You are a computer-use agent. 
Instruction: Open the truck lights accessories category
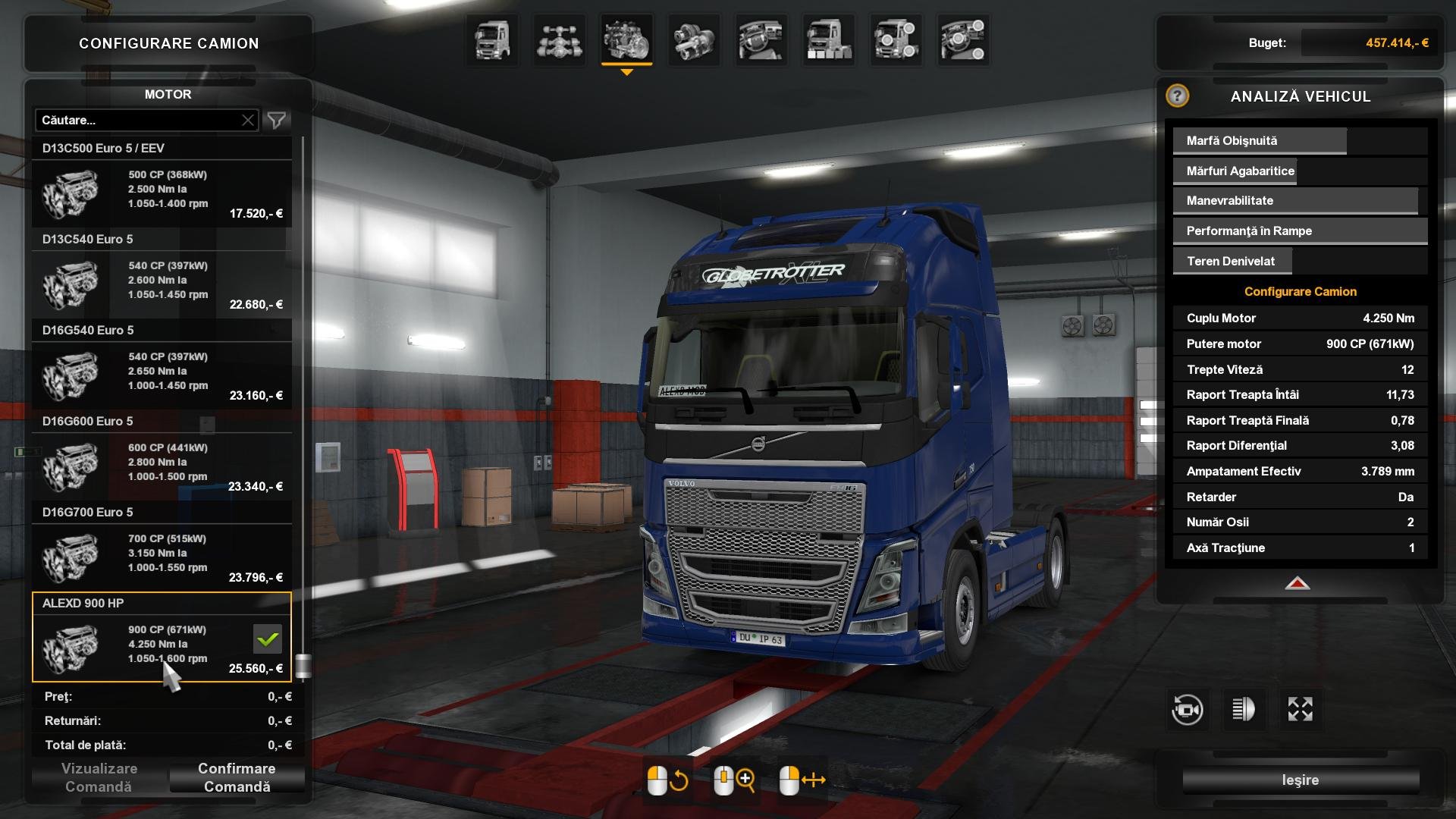click(896, 41)
